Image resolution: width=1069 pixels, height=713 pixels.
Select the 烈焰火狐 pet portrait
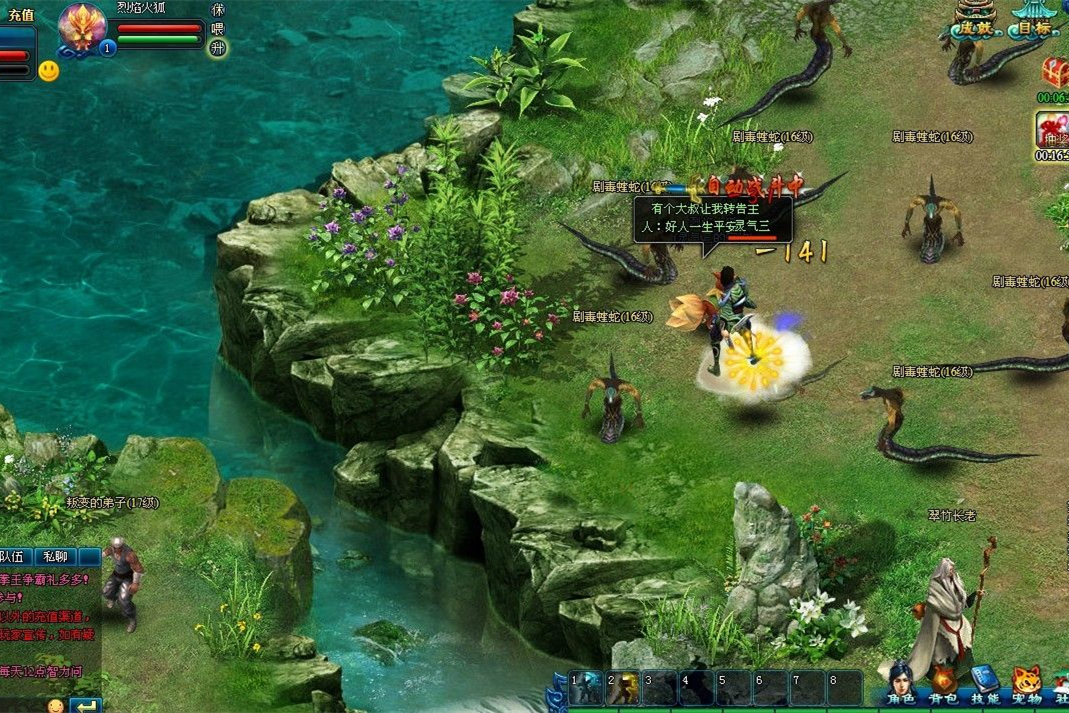point(82,27)
